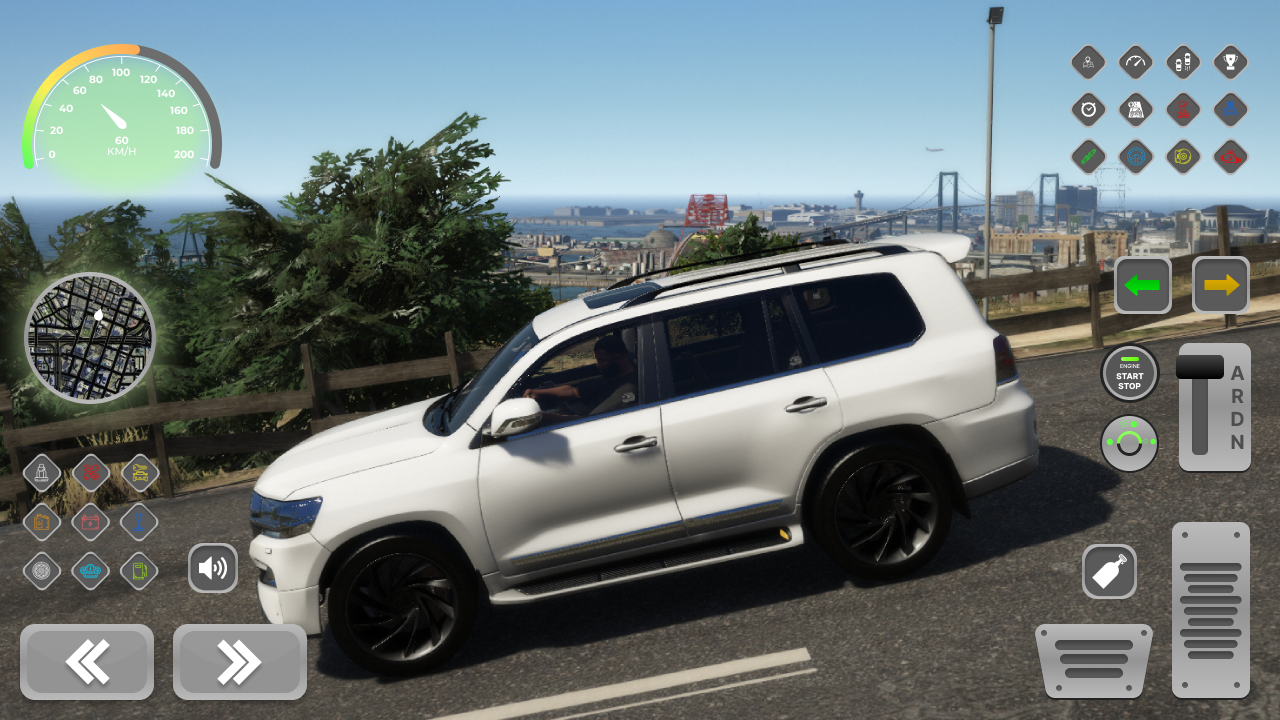The height and width of the screenshot is (720, 1280).
Task: Open the stopwatch timer mode icon
Action: [1088, 109]
